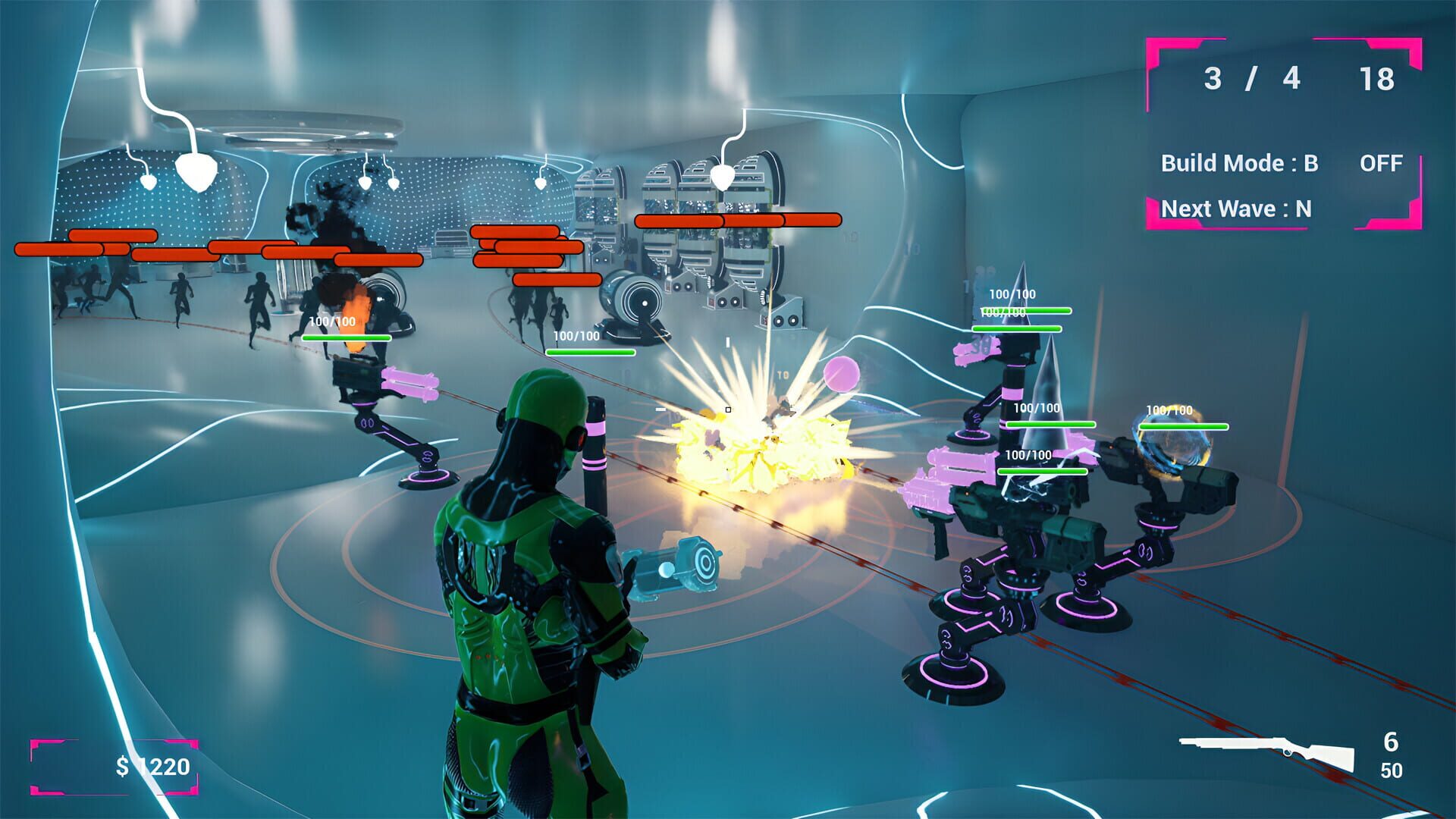This screenshot has width=1456, height=819.
Task: Select the Build Mode : B label
Action: tap(1241, 162)
